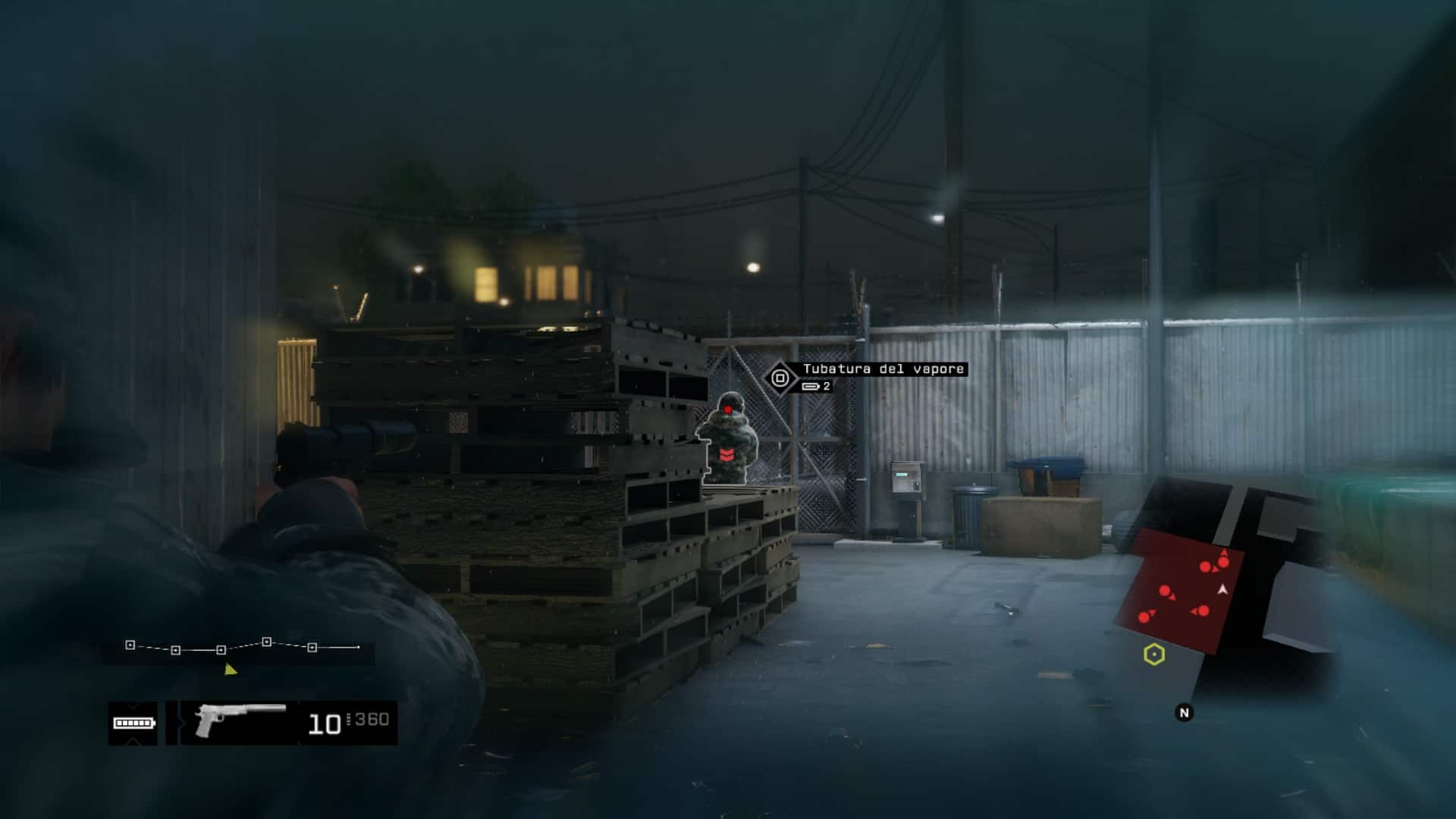Image resolution: width=1456 pixels, height=819 pixels.
Task: Activate the Tubatura del vapore hack prompt
Action: pyautogui.click(x=780, y=377)
